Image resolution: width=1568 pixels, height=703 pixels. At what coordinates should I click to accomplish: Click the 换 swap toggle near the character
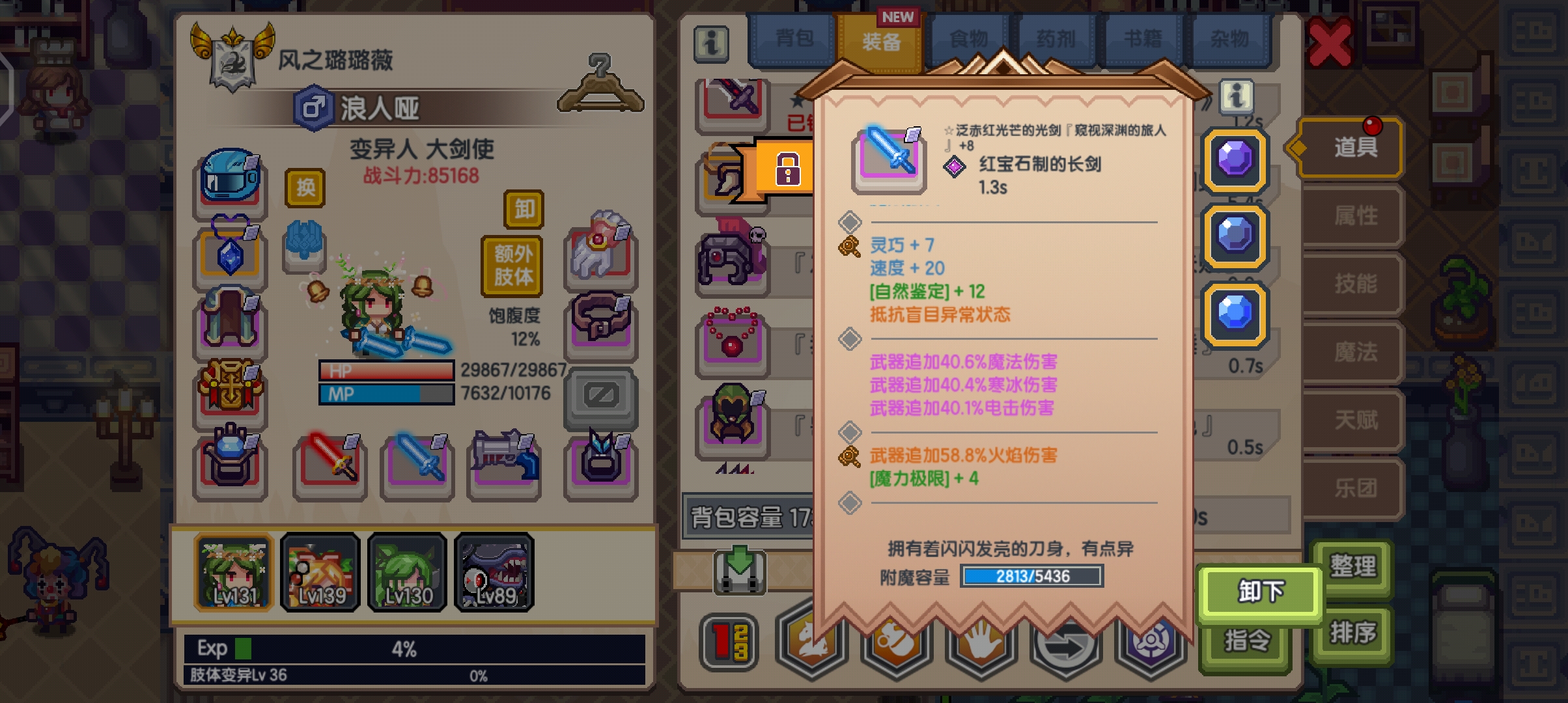point(305,187)
